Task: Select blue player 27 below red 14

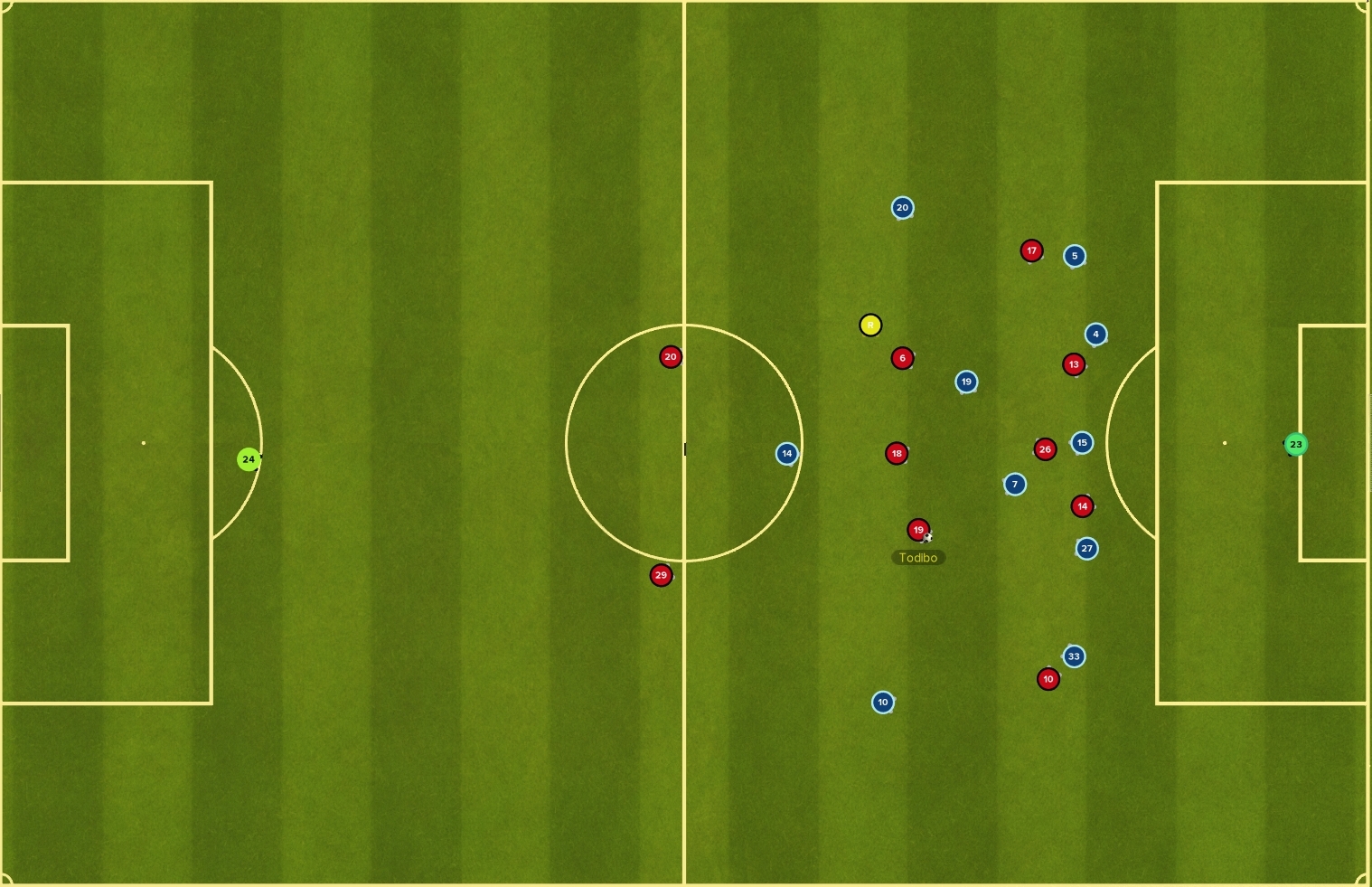Action: click(1086, 548)
